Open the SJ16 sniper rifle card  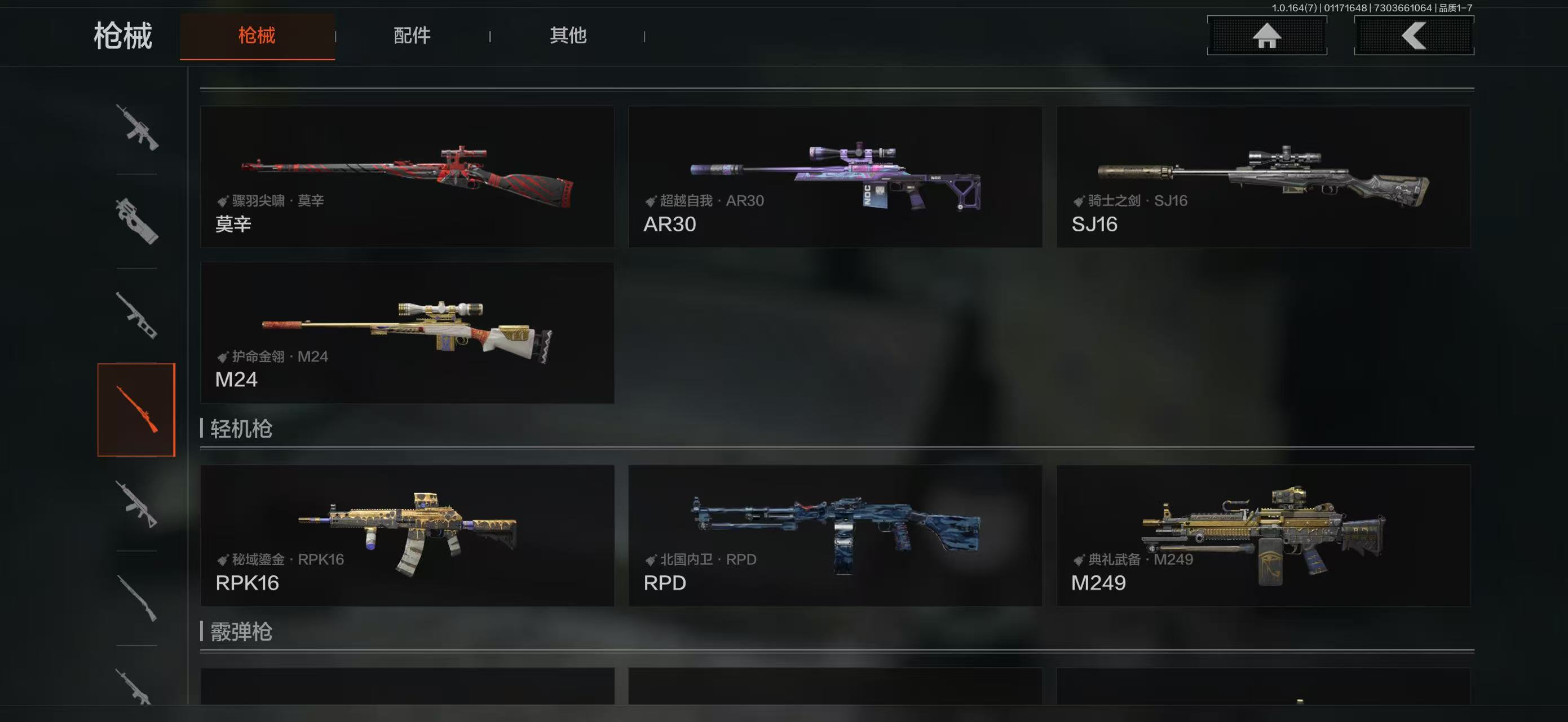[x=1263, y=177]
